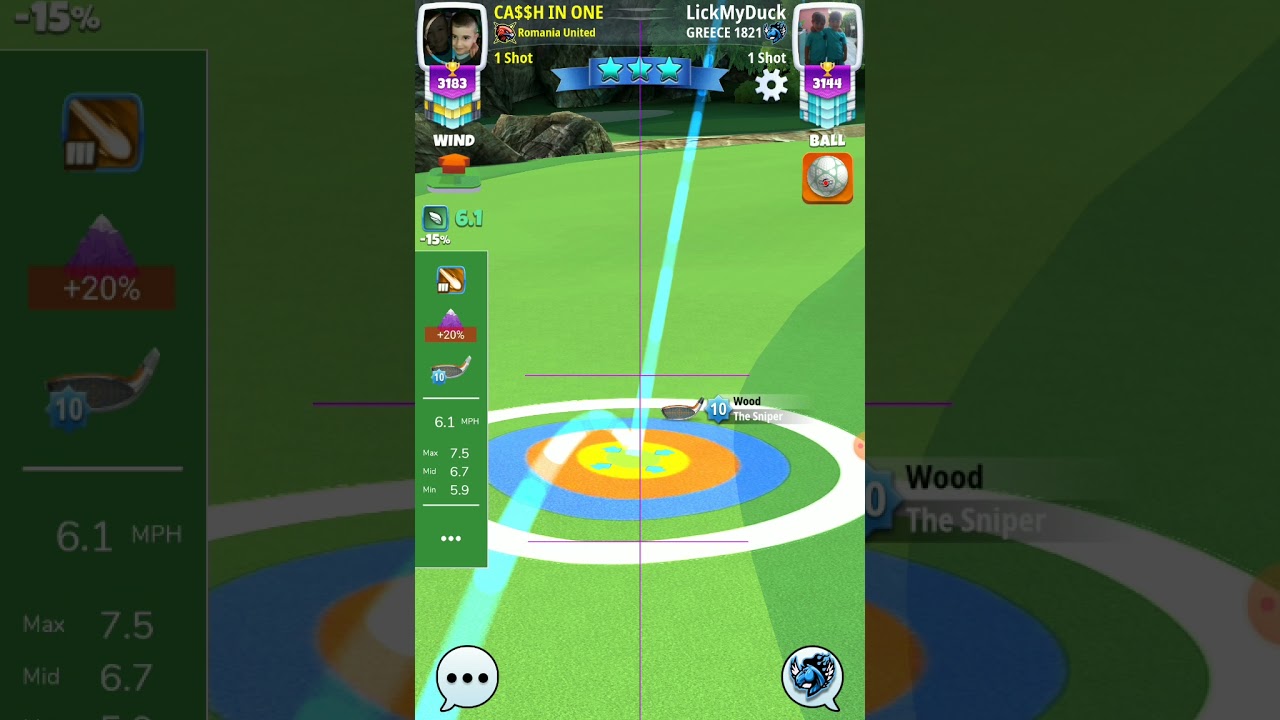Select the Wood Sniper club label
This screenshot has height=720, width=1280.
point(745,409)
